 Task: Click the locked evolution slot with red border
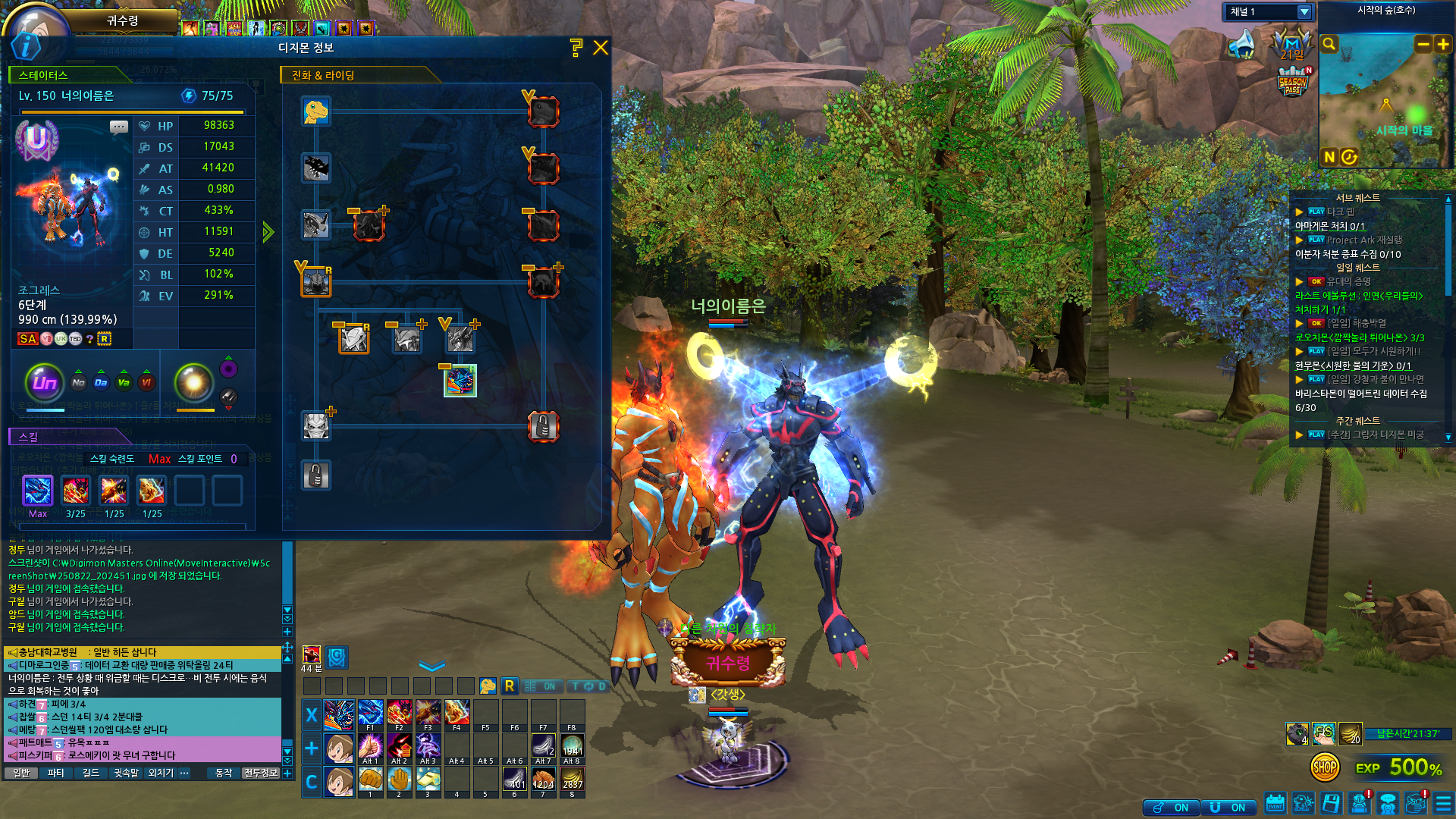[543, 427]
